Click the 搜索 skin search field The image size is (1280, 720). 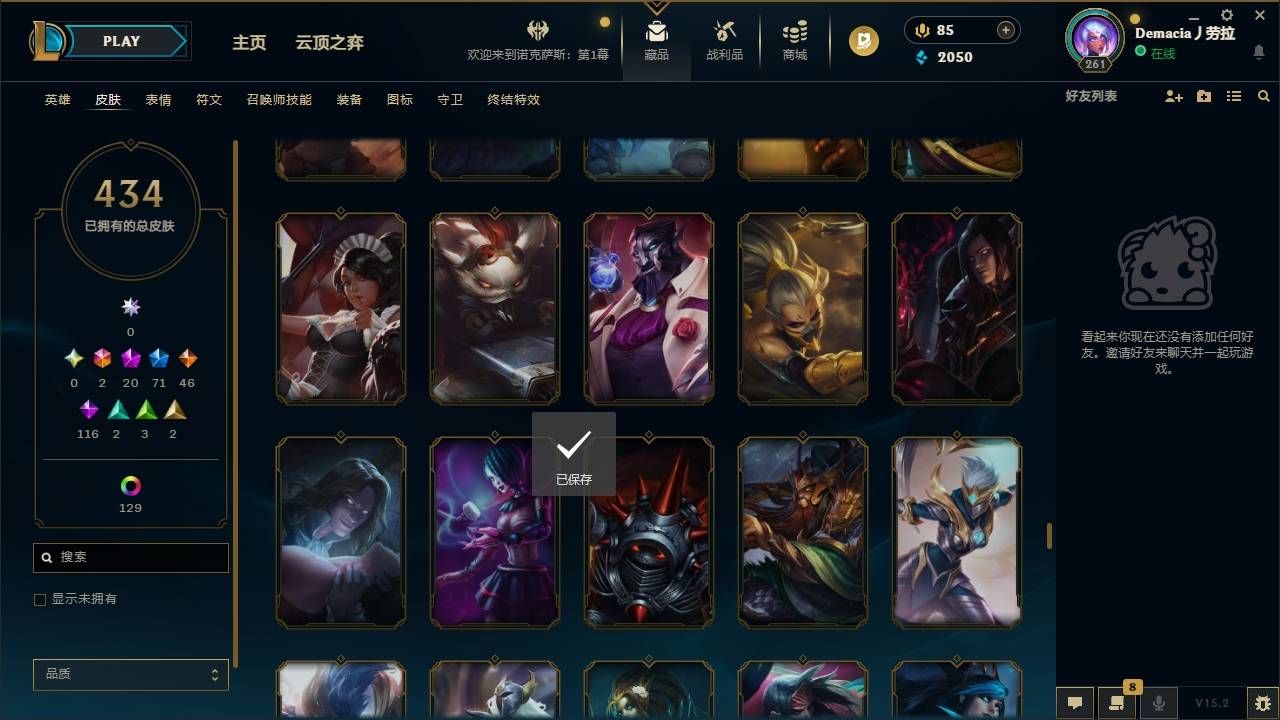(130, 557)
